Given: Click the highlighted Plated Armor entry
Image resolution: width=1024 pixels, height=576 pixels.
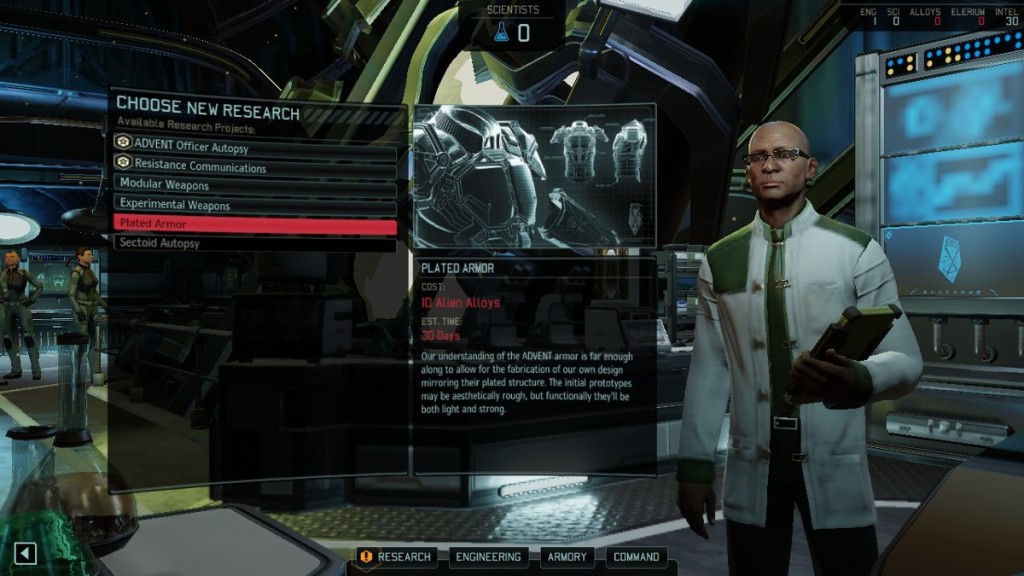Looking at the screenshot, I should [x=255, y=224].
